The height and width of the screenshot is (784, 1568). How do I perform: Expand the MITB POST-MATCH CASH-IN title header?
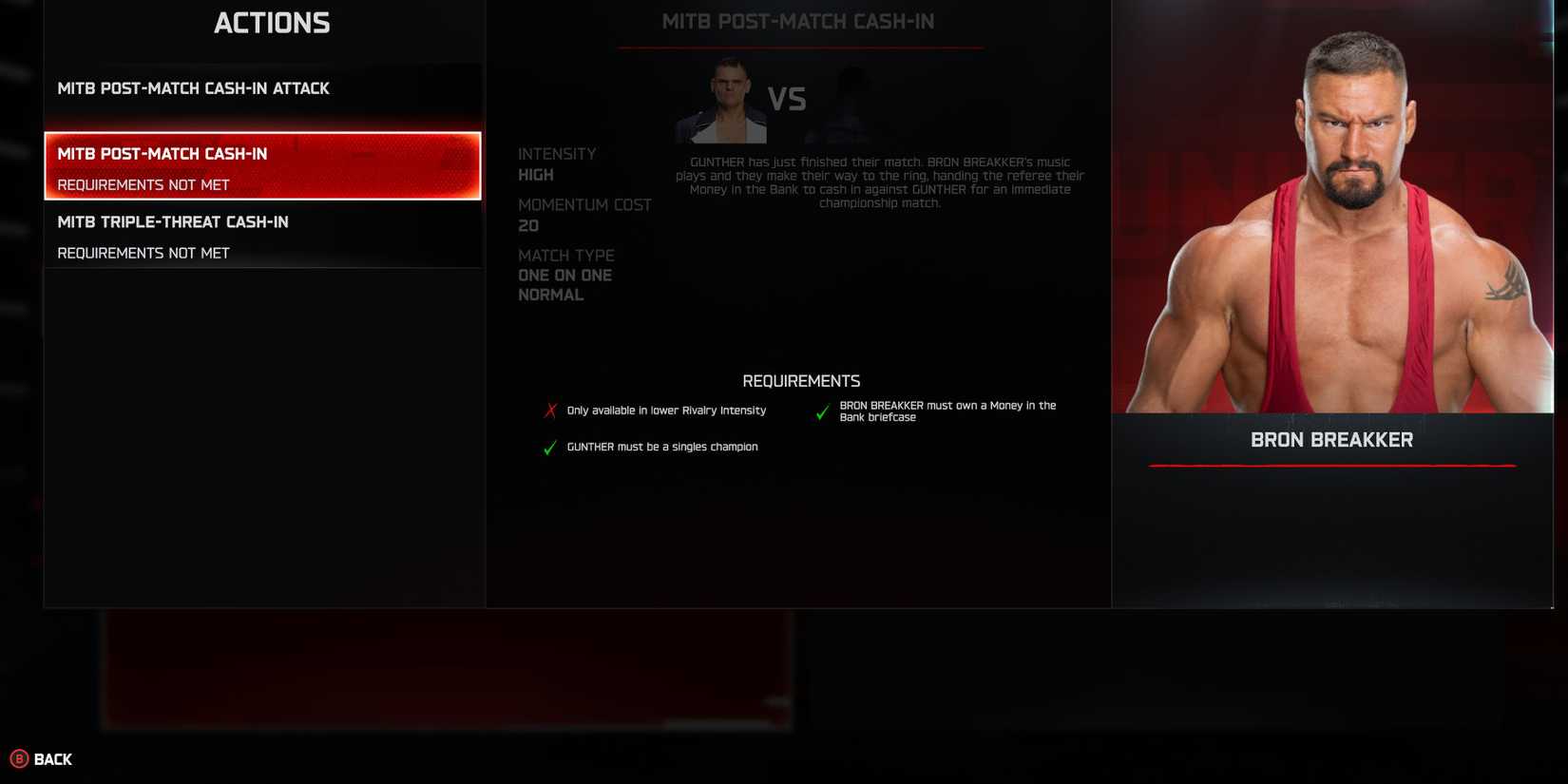800,21
